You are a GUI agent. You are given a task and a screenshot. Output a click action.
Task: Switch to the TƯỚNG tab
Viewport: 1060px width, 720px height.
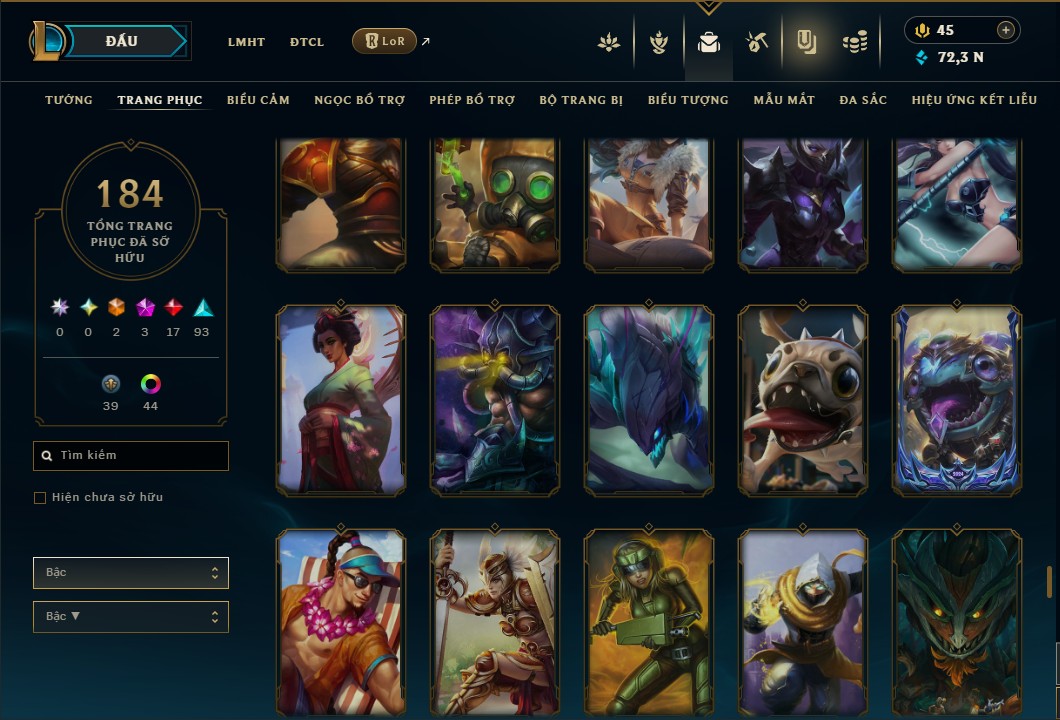(x=69, y=100)
